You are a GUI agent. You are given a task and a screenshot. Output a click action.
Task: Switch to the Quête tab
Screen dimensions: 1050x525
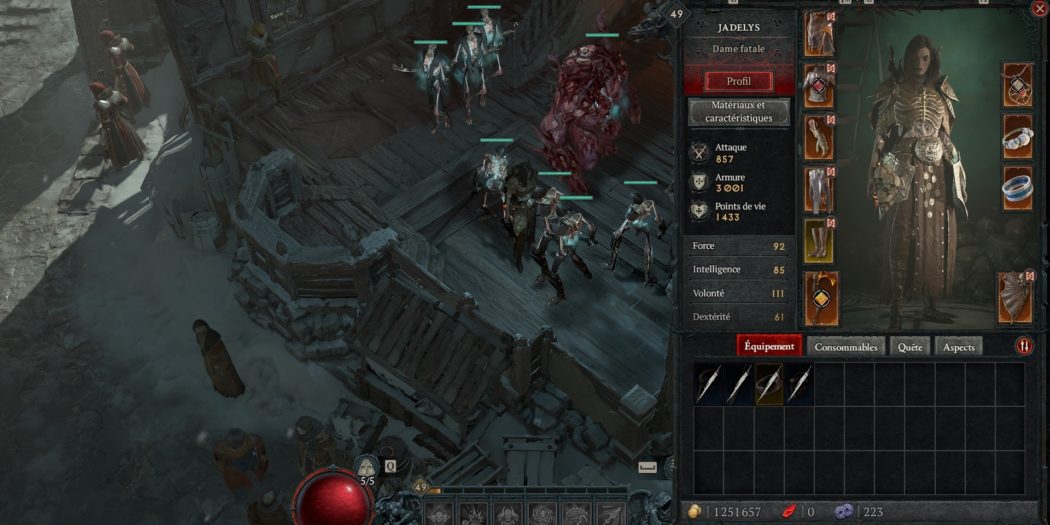click(x=909, y=346)
